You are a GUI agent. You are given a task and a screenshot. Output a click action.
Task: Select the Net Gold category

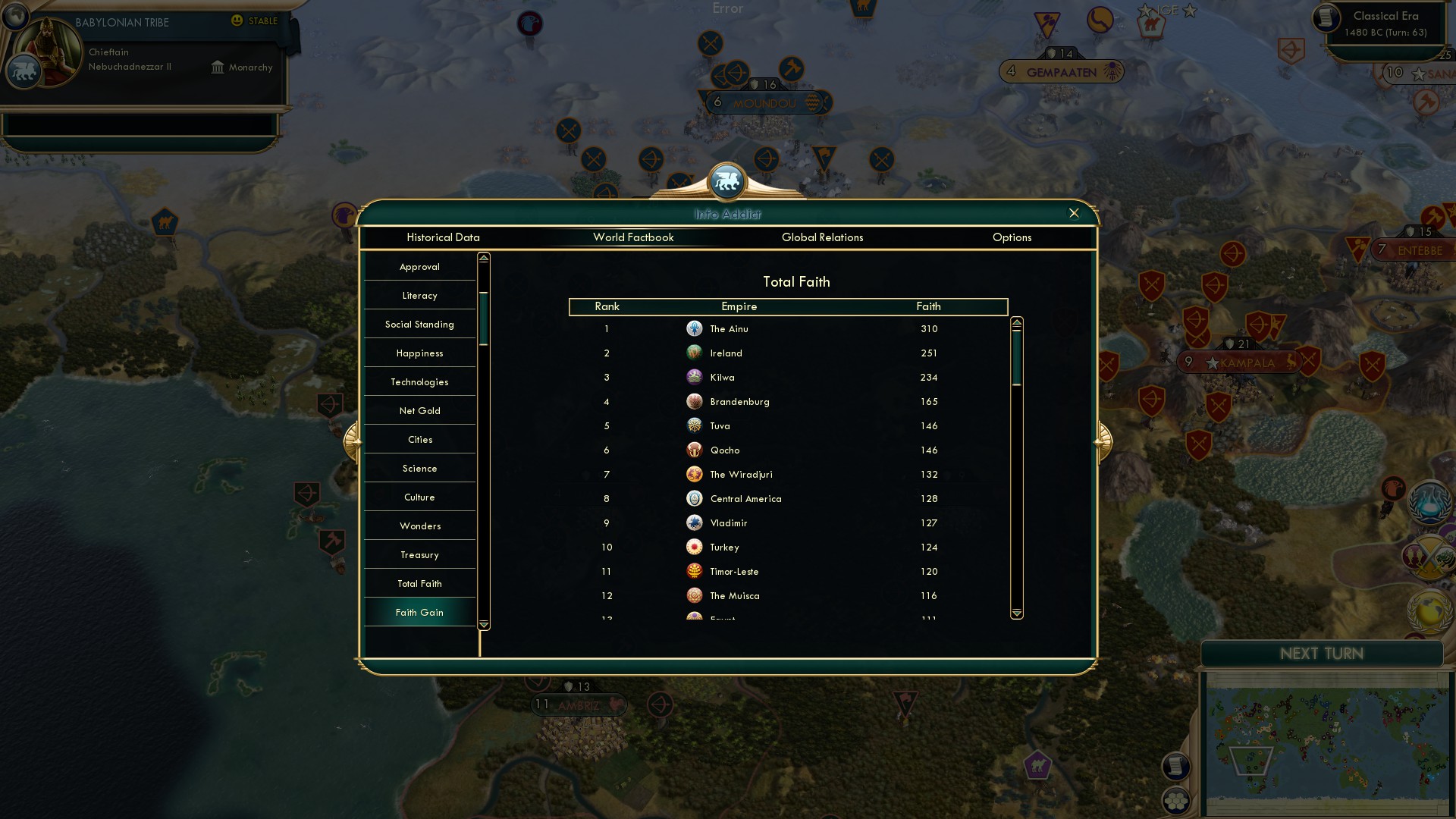coord(419,410)
